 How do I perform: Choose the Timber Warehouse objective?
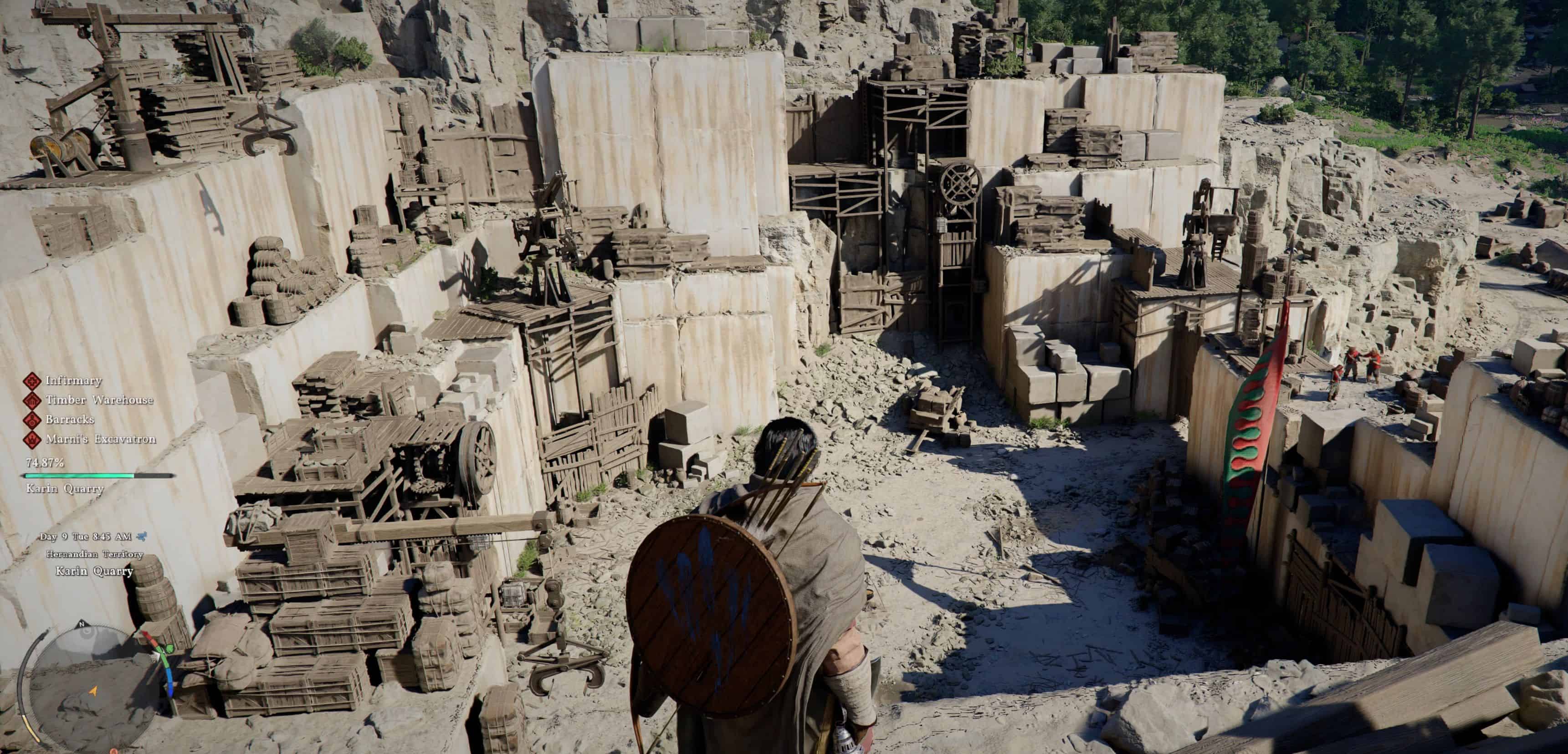tap(98, 400)
